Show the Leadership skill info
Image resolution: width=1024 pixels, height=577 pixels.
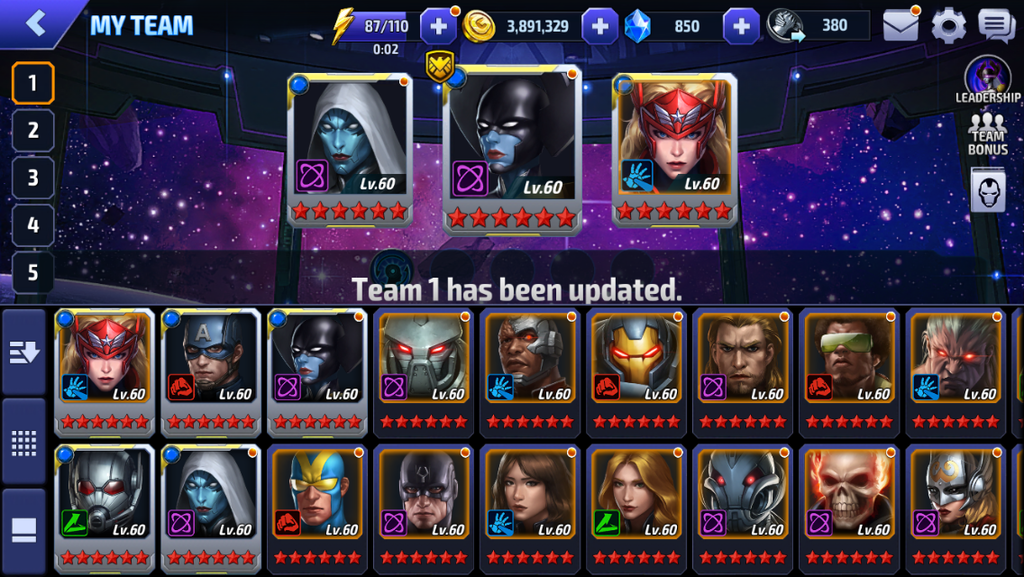click(x=987, y=81)
